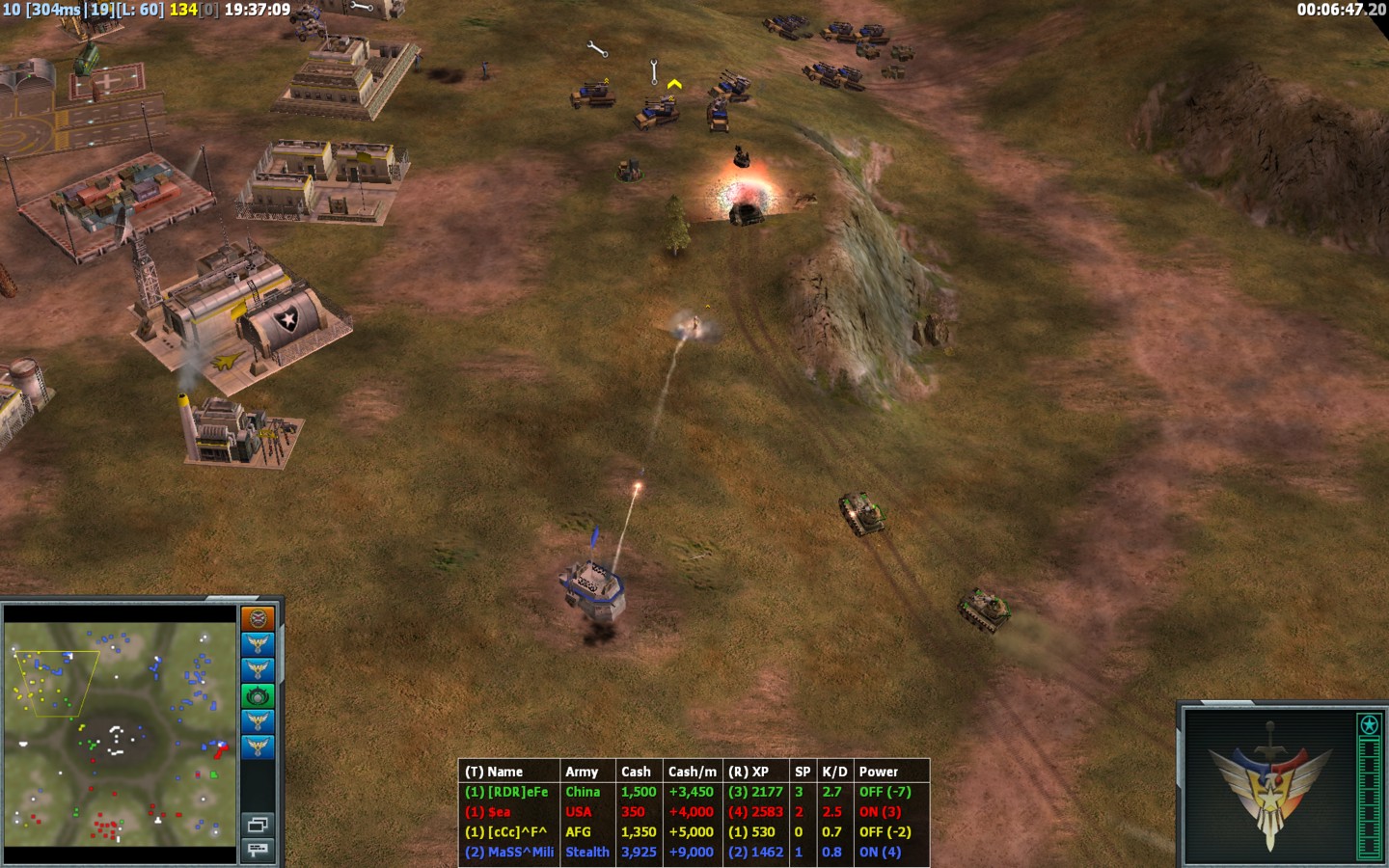Select the orange China faction player button
Screen dimensions: 1389x868
click(258, 618)
